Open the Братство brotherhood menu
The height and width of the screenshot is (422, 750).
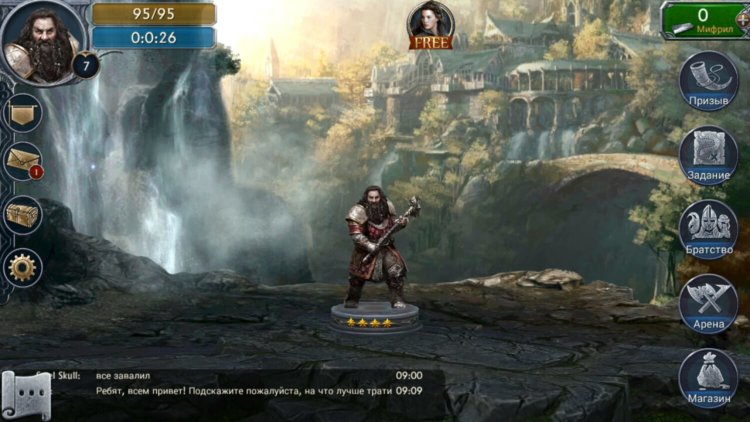pyautogui.click(x=708, y=228)
